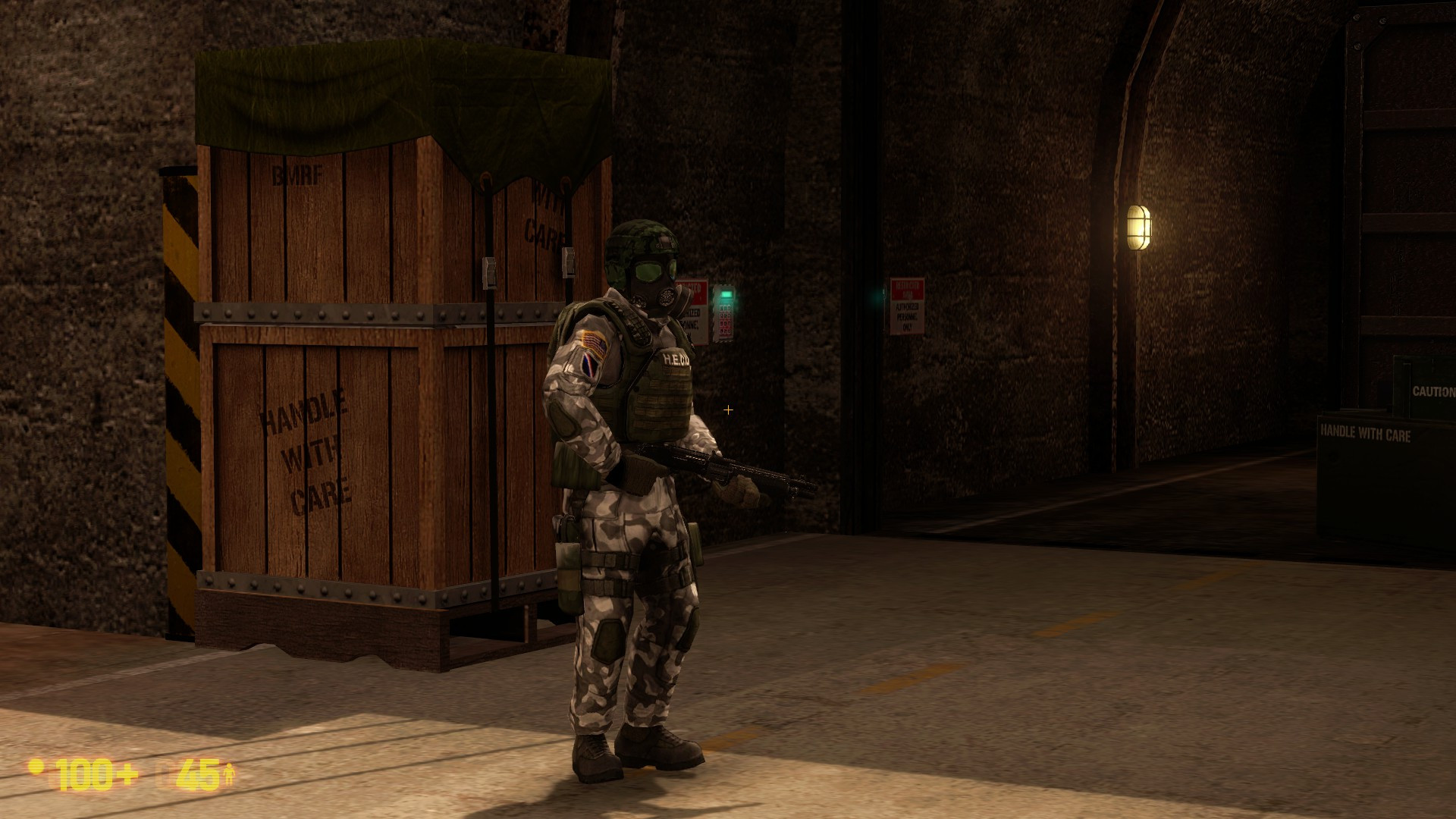Click the glowing green keypad display screen
Screen dimensions: 1456x819
point(726,295)
